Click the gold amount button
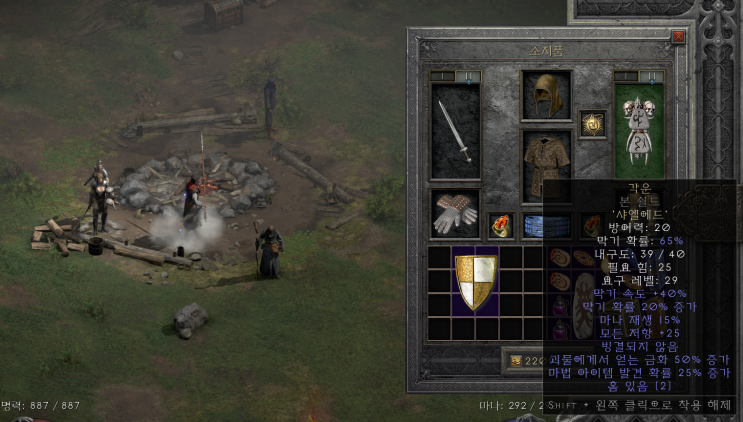Viewport: 743px width, 422px height. point(523,360)
